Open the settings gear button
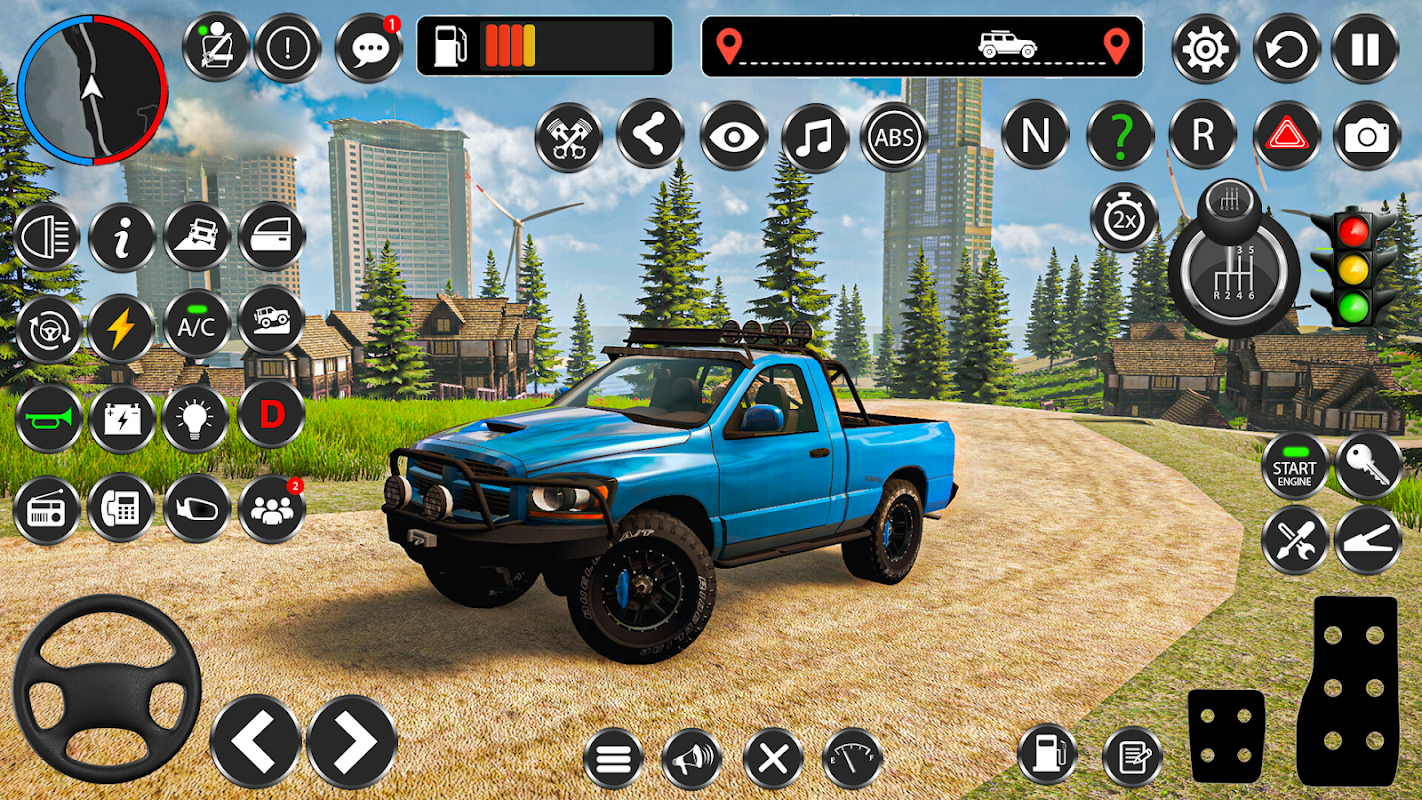The height and width of the screenshot is (800, 1422). pos(1205,48)
